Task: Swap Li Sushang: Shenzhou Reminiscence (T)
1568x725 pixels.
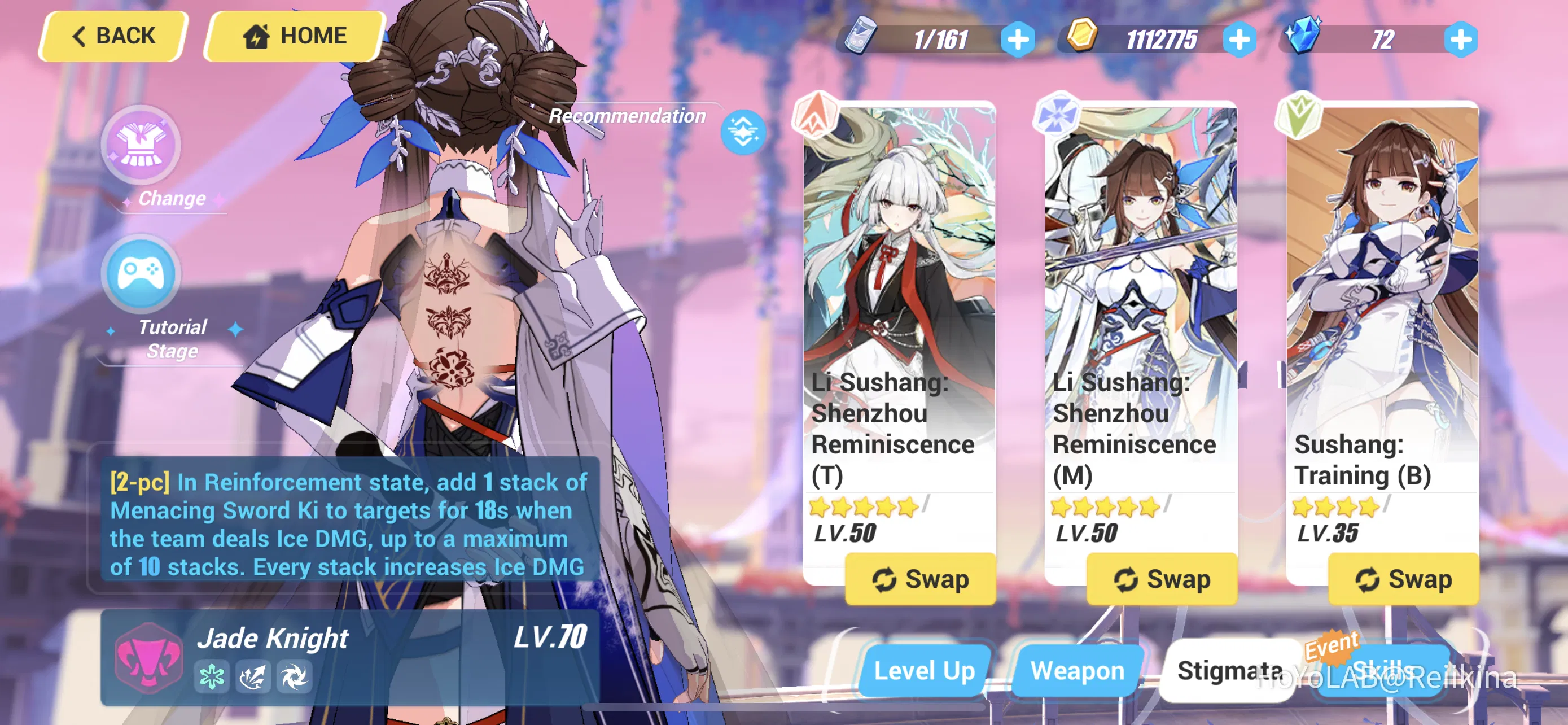Action: [921, 579]
